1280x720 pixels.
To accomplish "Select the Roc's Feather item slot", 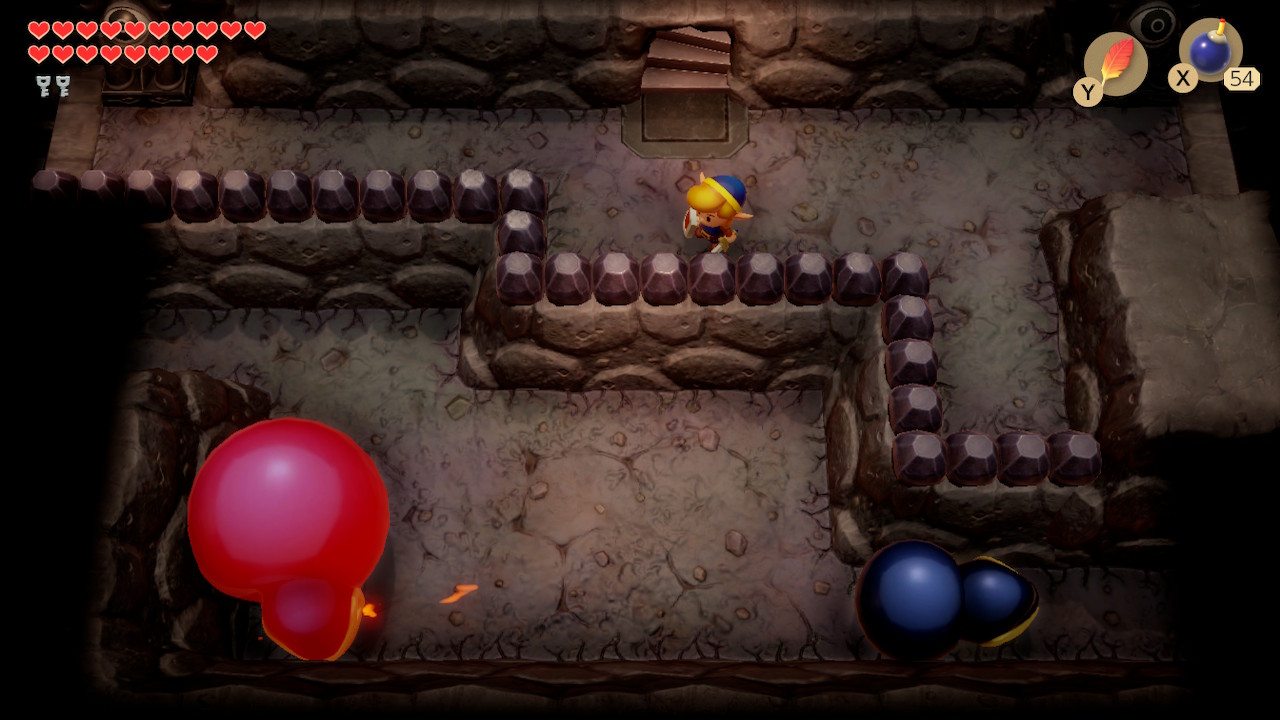I will click(x=1115, y=64).
